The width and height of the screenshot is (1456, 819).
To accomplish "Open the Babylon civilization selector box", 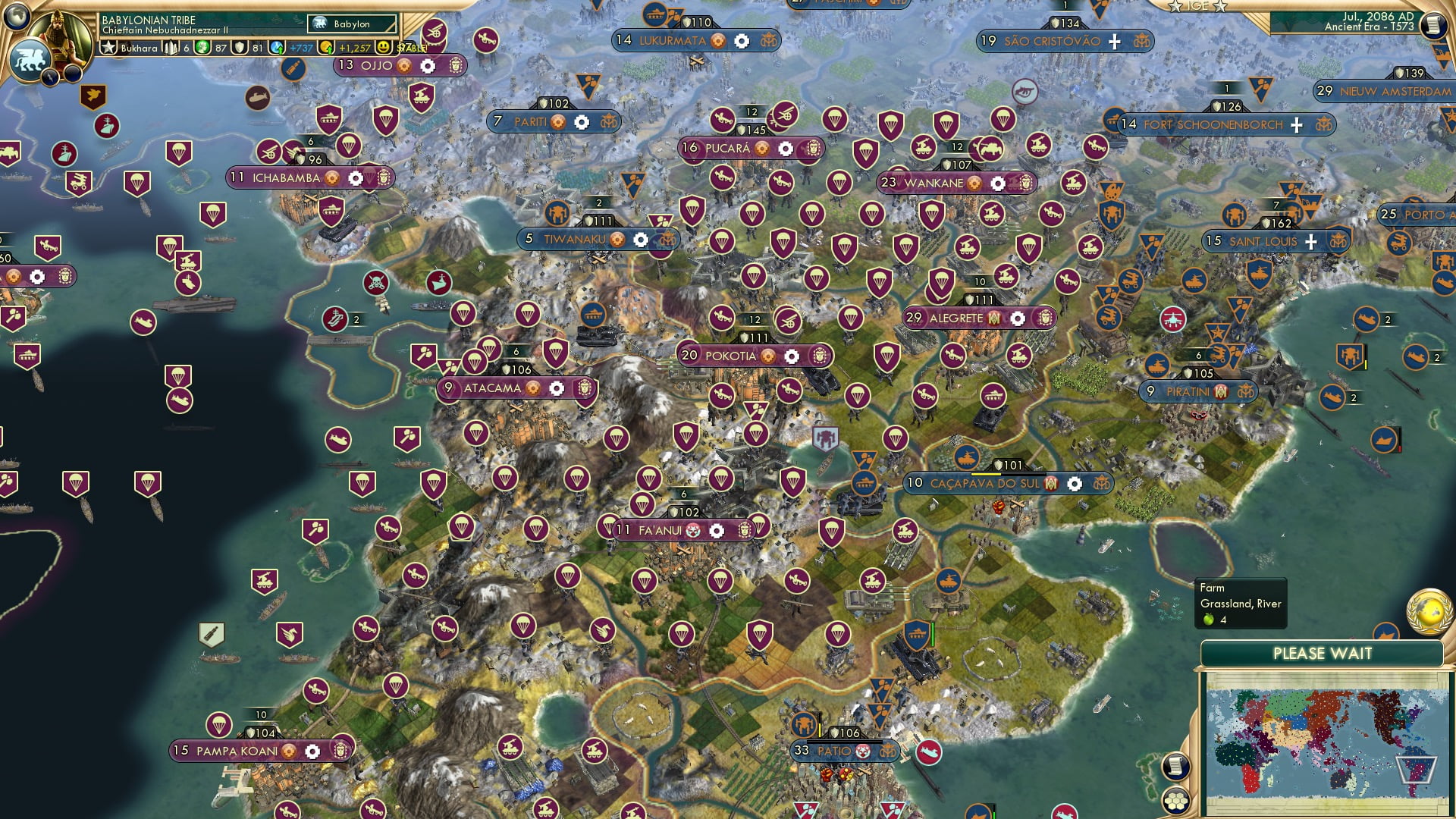I will [x=353, y=24].
